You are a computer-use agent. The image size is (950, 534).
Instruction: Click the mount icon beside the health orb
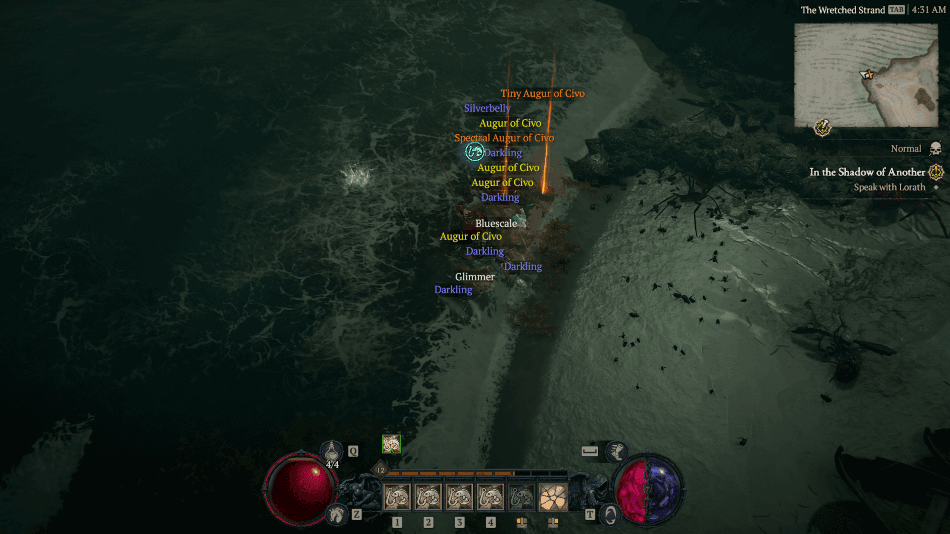[336, 514]
